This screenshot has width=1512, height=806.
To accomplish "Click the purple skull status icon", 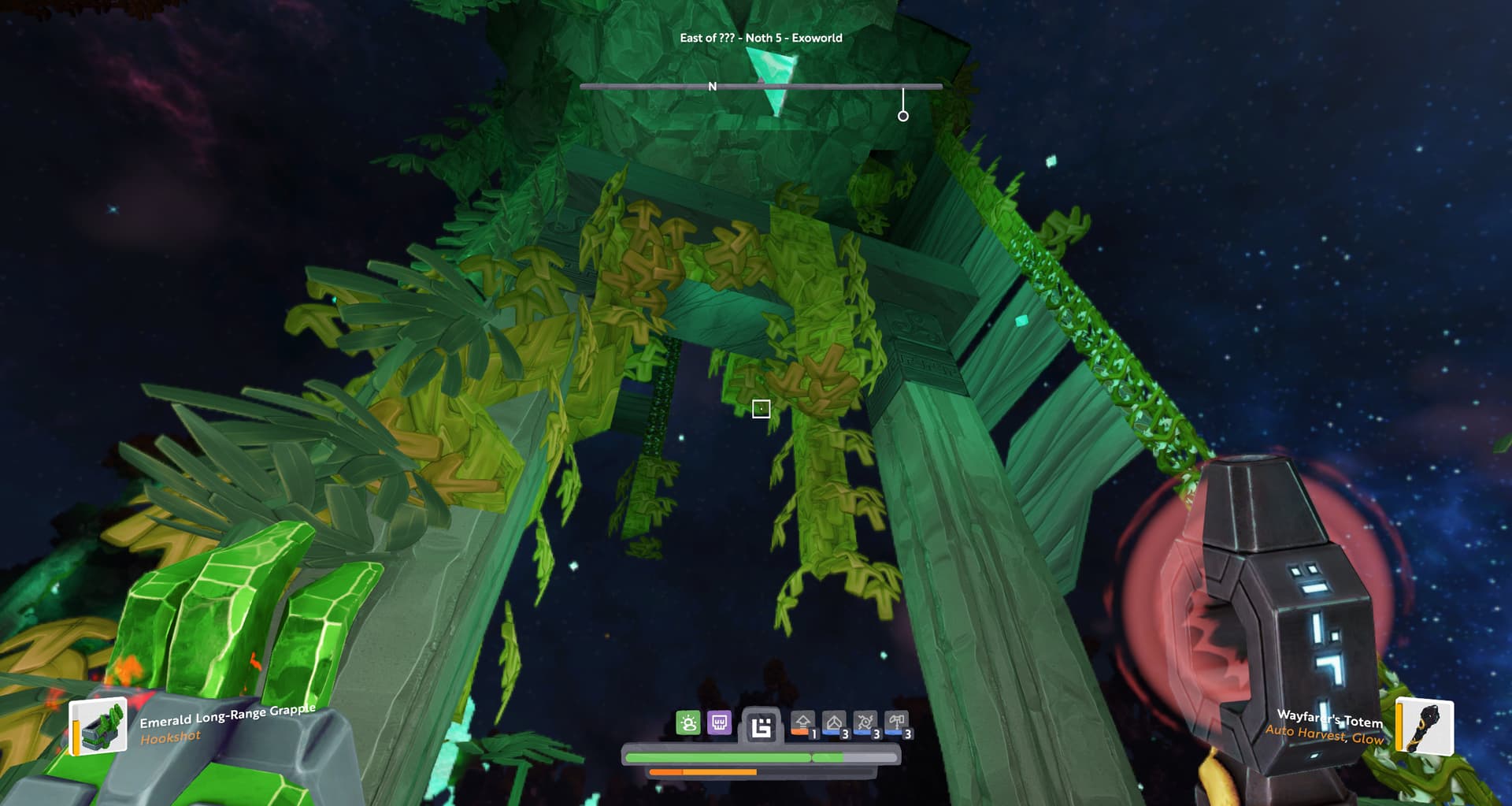I will (719, 722).
